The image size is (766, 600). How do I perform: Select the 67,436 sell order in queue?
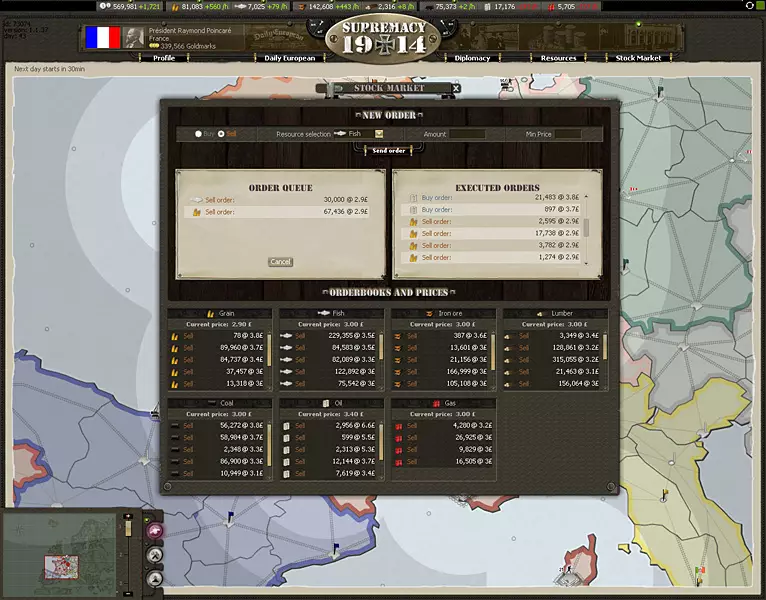(281, 212)
